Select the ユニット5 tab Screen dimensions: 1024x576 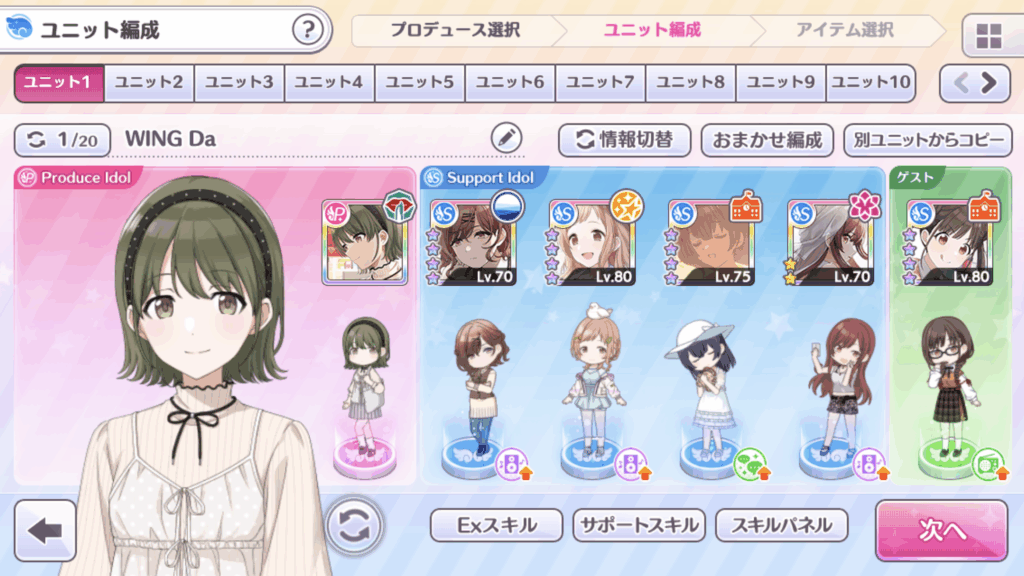click(420, 82)
